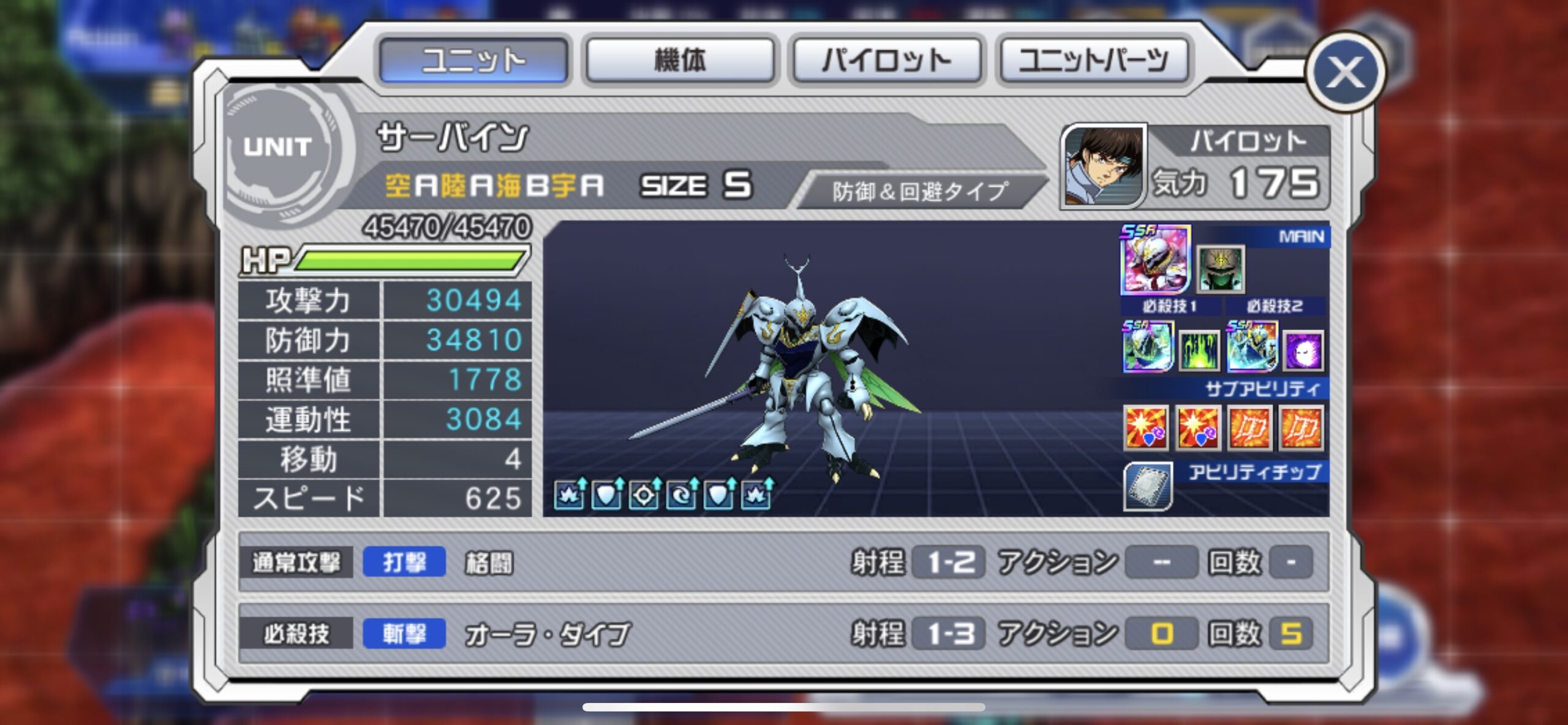Select the パイロット tab

point(887,60)
